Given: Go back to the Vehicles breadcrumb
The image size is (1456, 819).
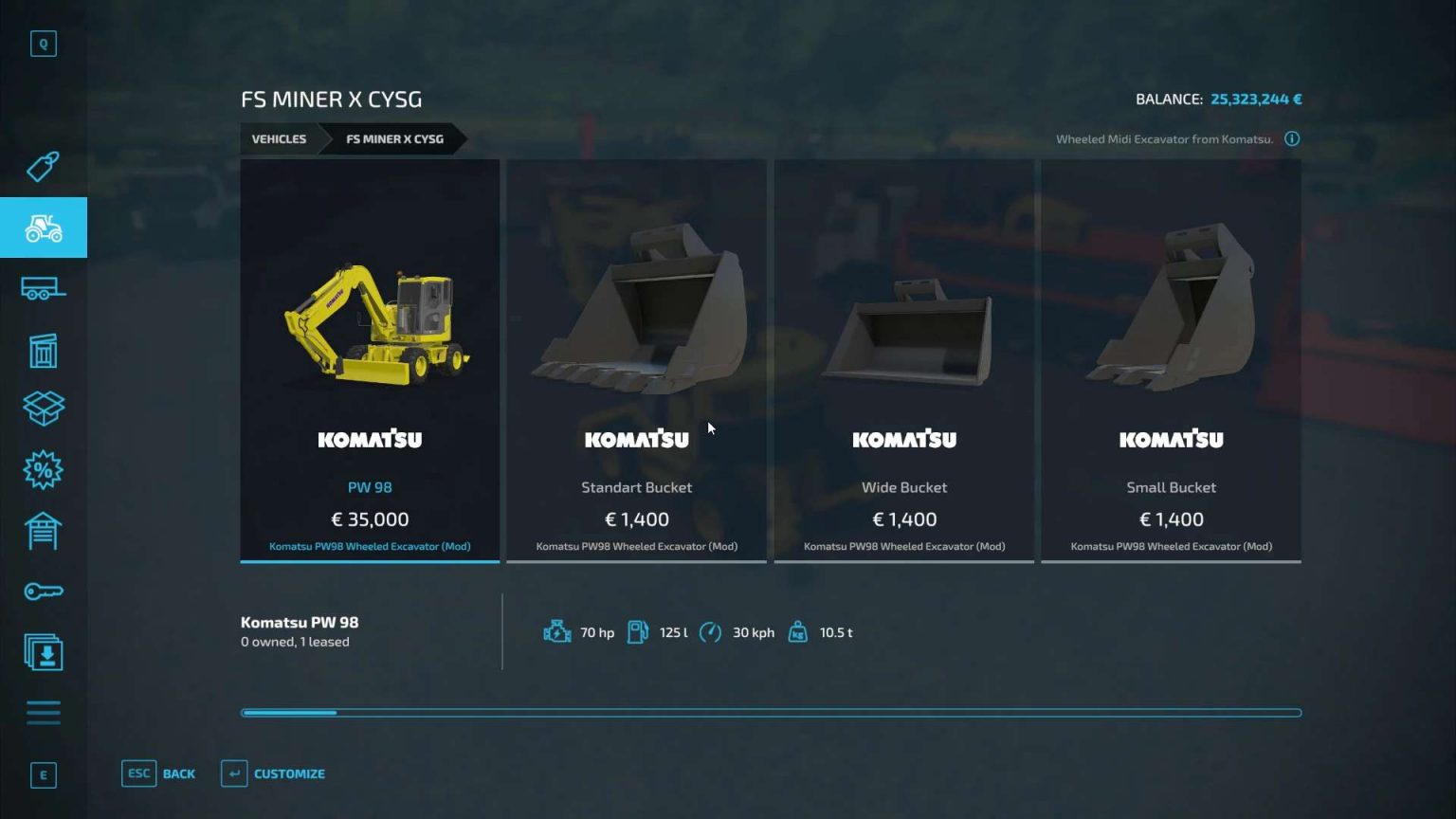Looking at the screenshot, I should tap(279, 139).
